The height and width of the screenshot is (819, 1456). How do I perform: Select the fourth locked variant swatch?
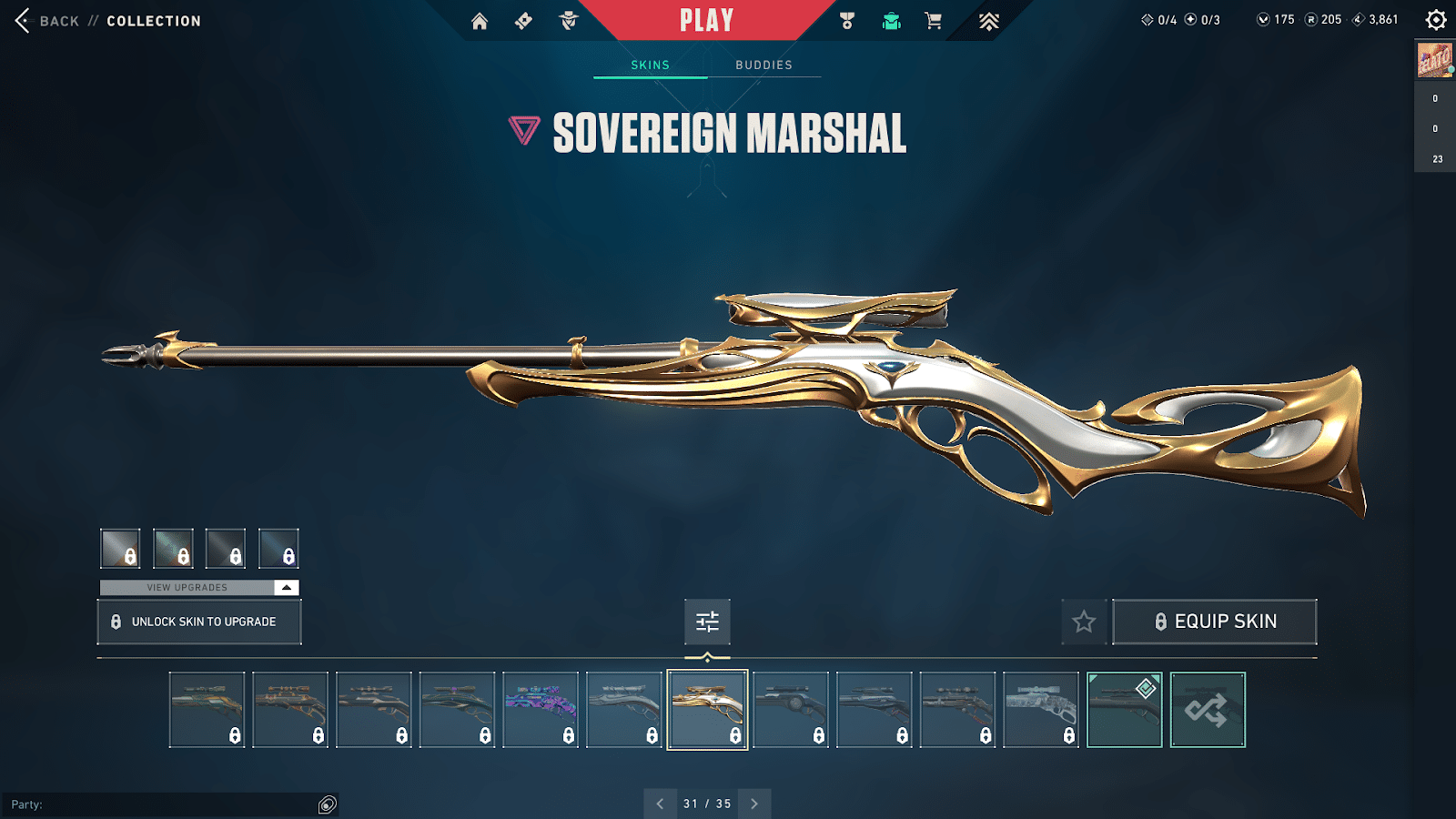(278, 548)
